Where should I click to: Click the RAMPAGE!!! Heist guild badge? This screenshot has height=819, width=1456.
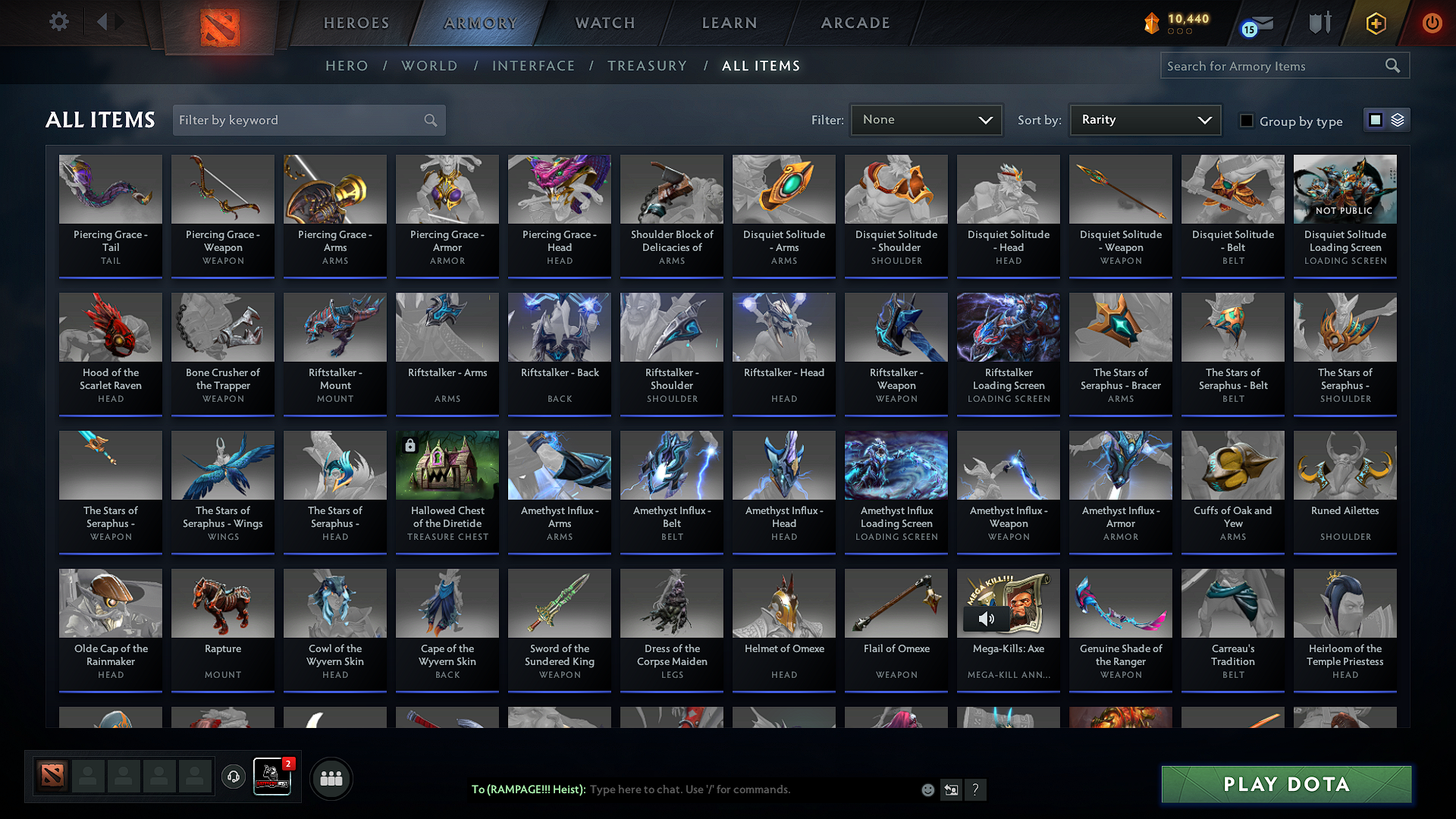(x=273, y=777)
